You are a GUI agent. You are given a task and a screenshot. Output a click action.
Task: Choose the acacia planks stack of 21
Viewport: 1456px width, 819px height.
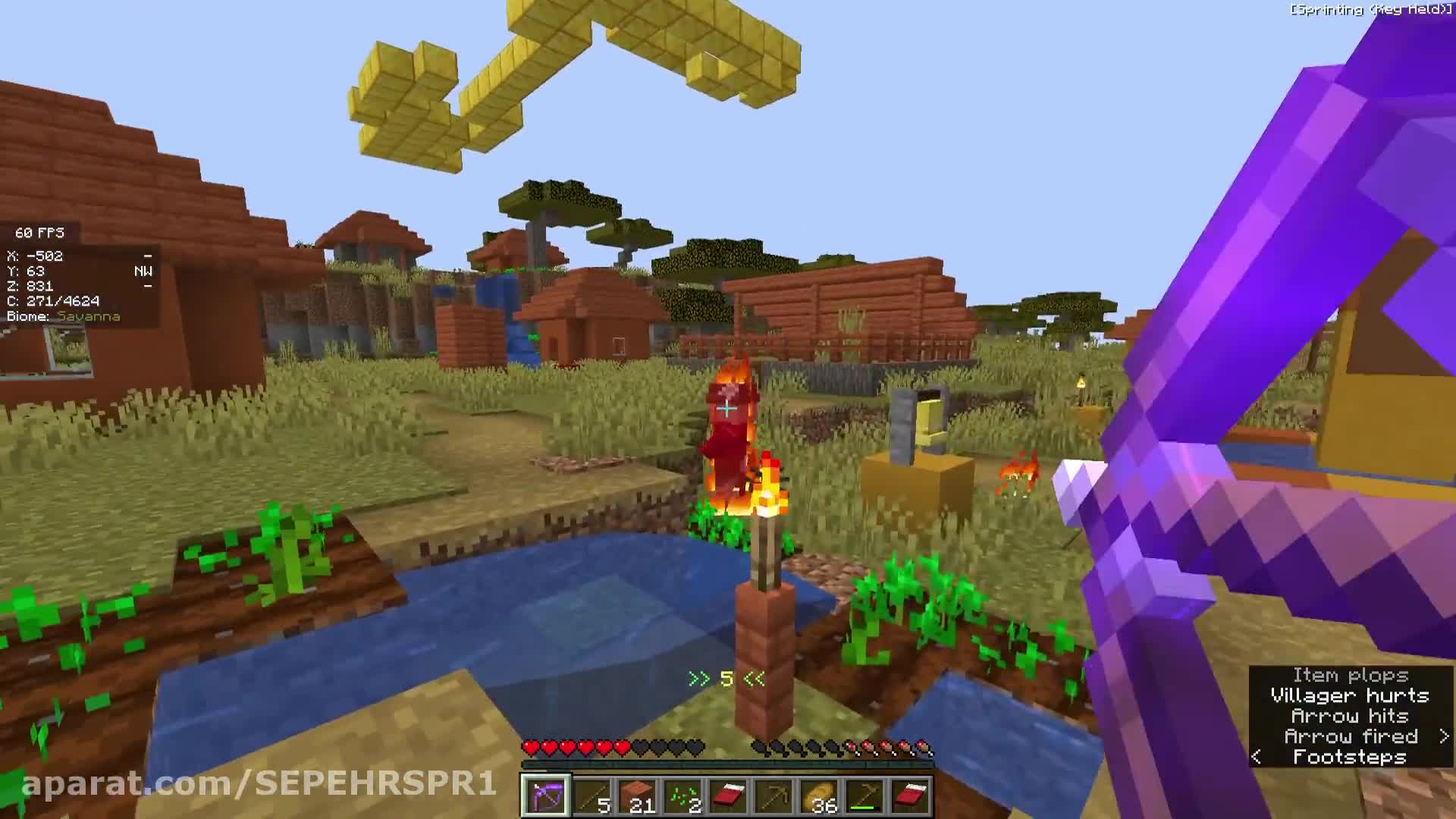pyautogui.click(x=637, y=796)
